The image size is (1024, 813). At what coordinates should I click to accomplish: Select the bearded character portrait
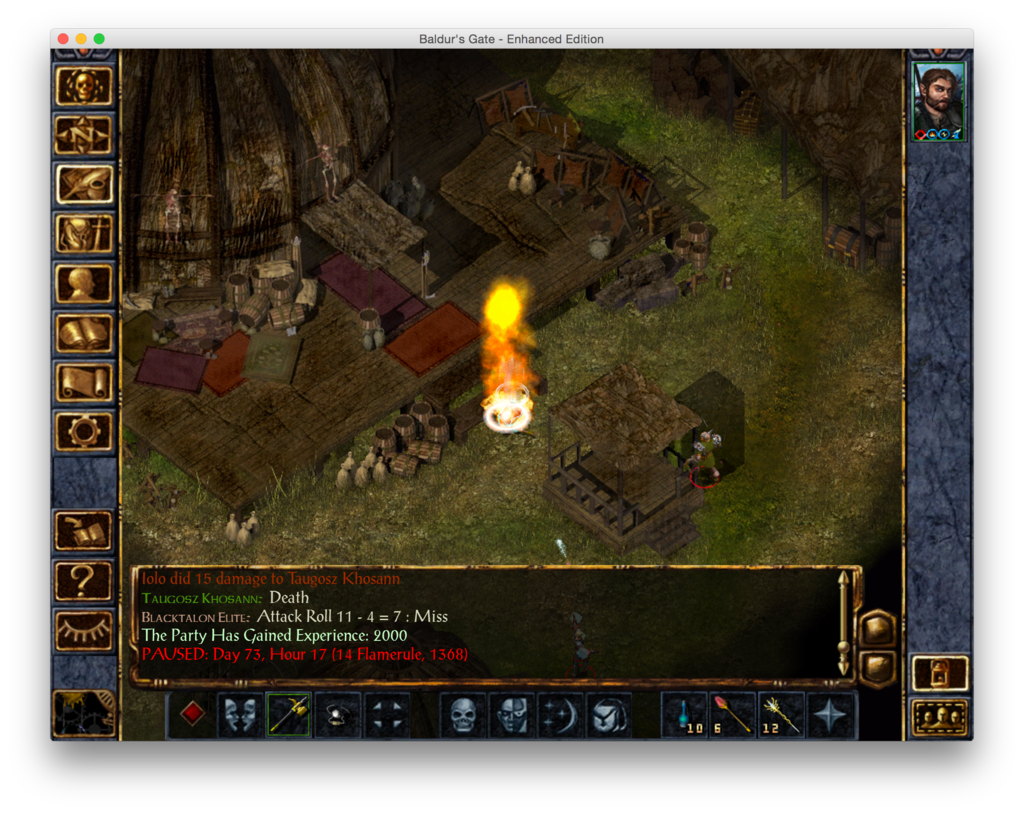click(x=939, y=101)
